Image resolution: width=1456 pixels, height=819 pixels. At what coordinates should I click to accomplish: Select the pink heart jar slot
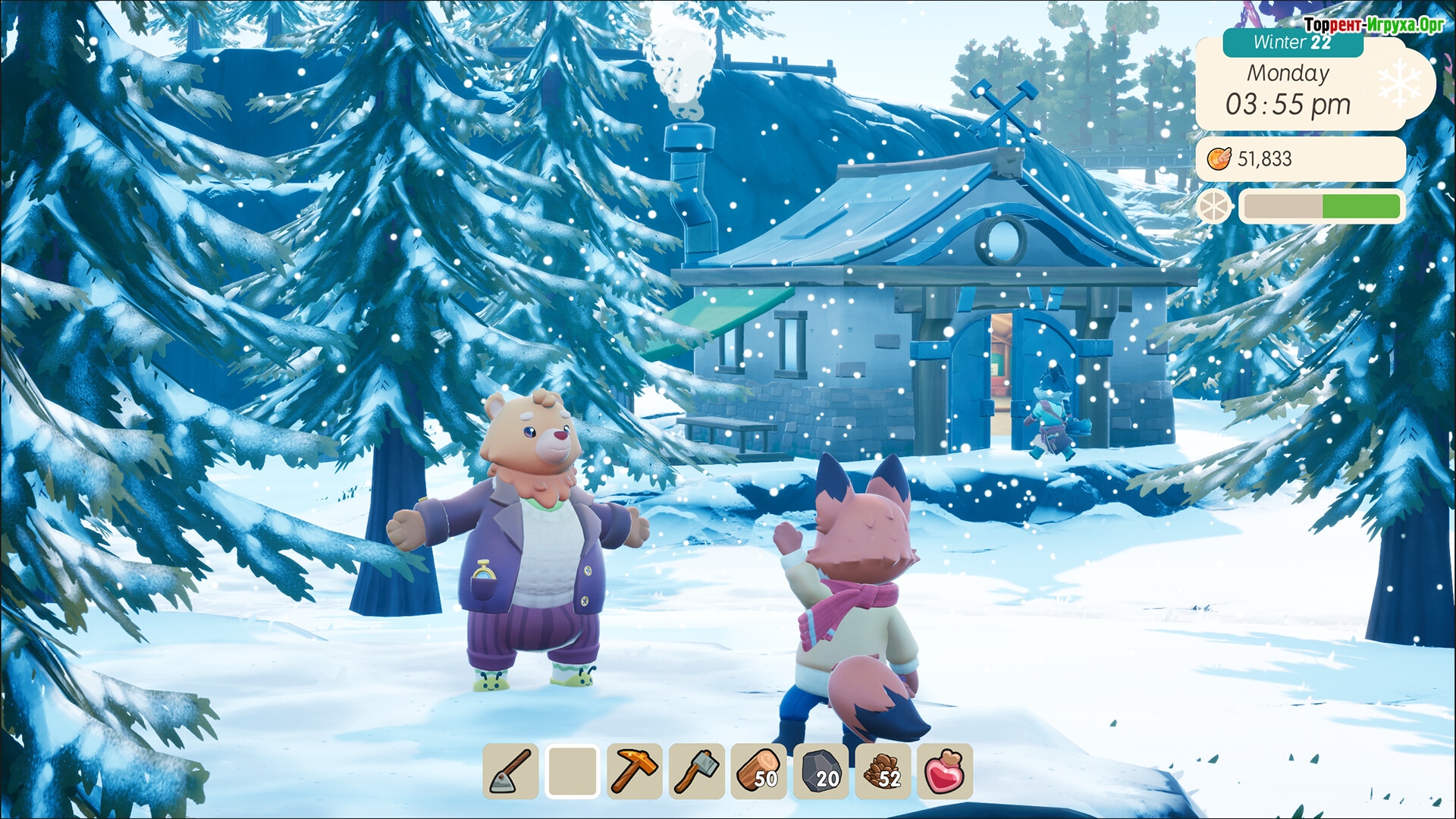[x=945, y=771]
